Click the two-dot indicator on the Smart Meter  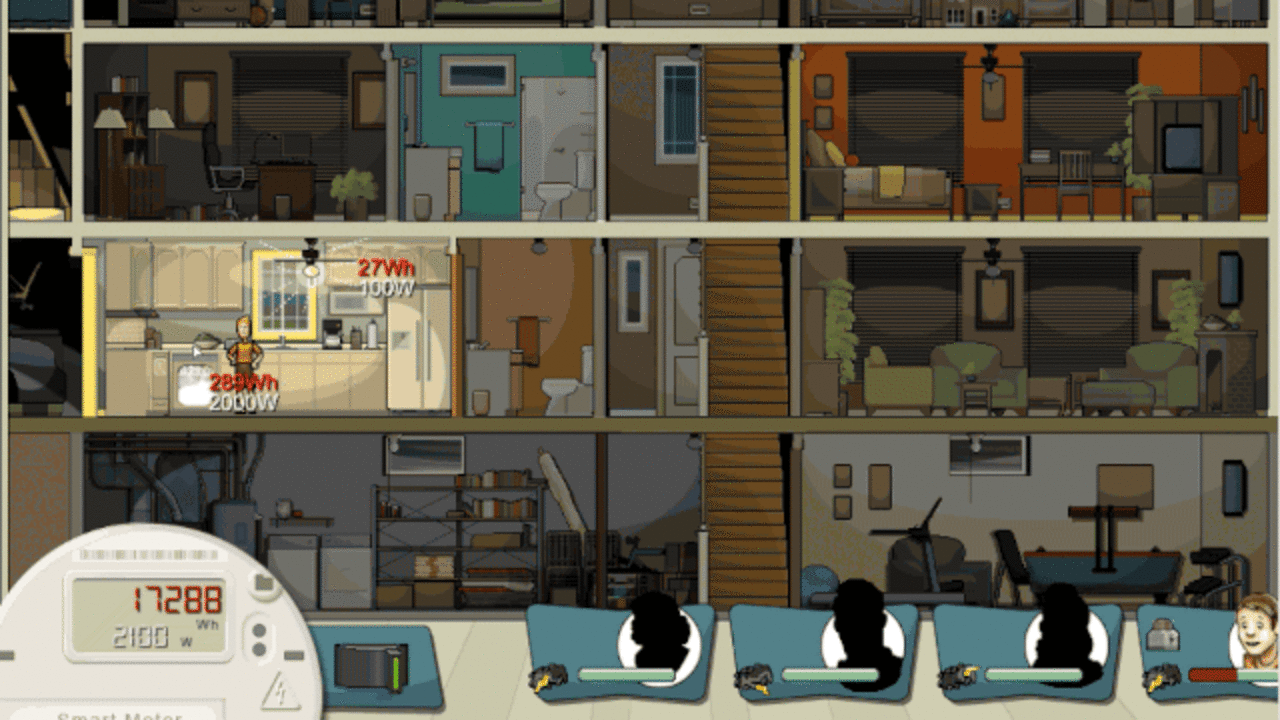pyautogui.click(x=257, y=638)
